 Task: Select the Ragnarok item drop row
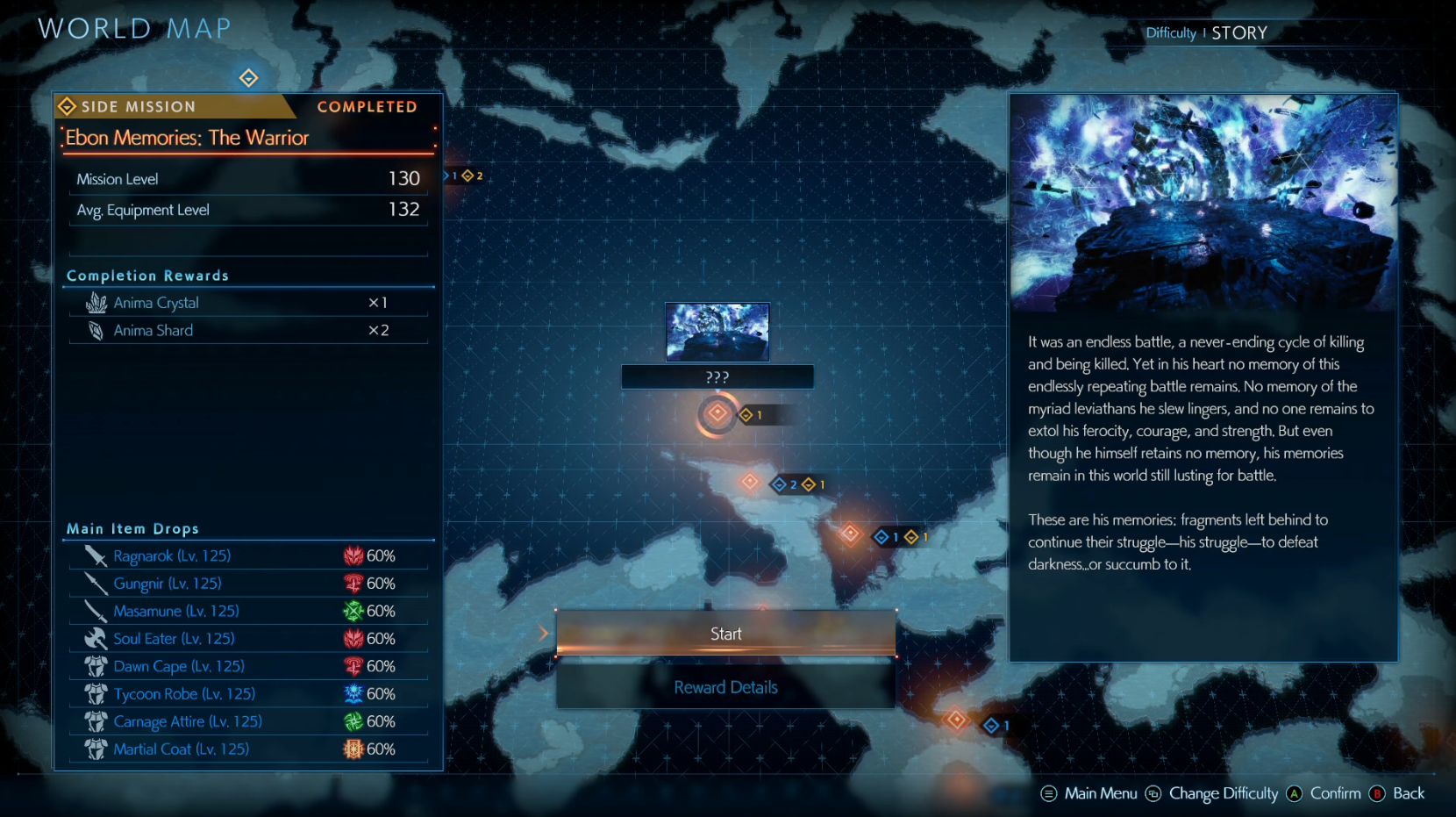click(248, 556)
